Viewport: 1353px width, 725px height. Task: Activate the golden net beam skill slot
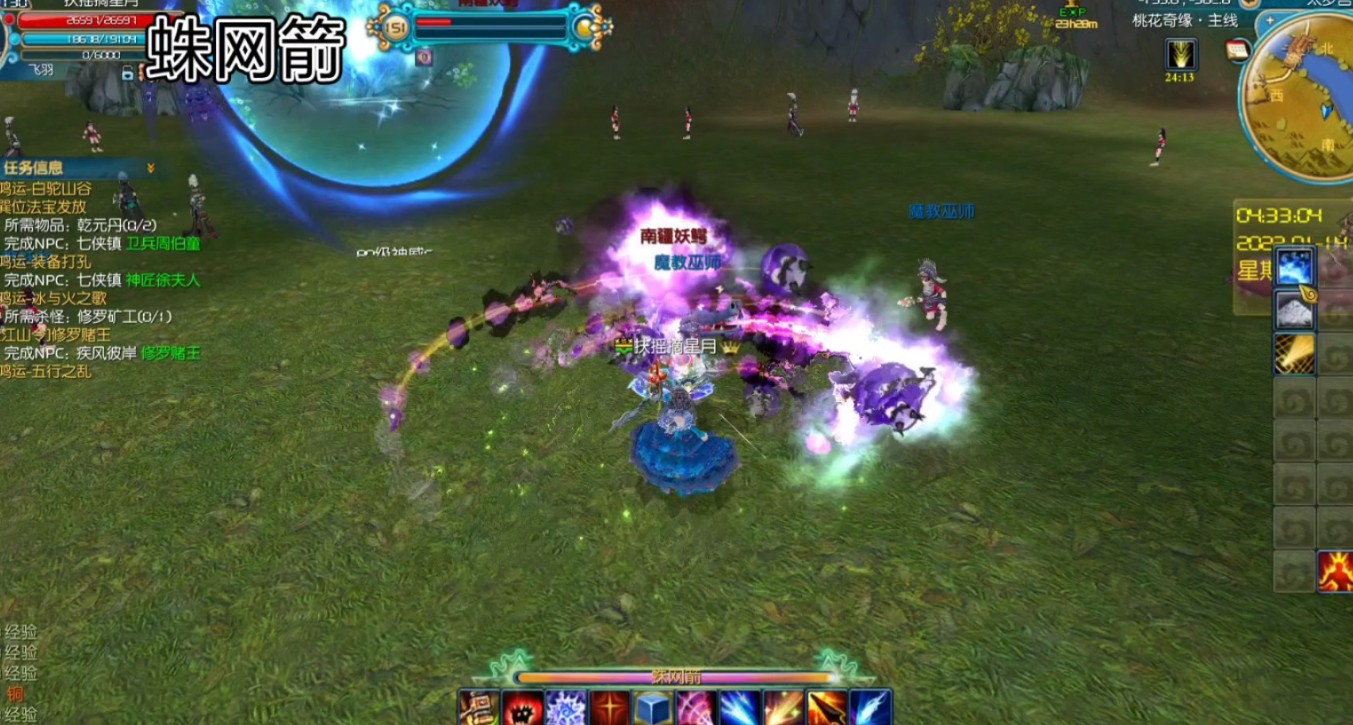1294,354
